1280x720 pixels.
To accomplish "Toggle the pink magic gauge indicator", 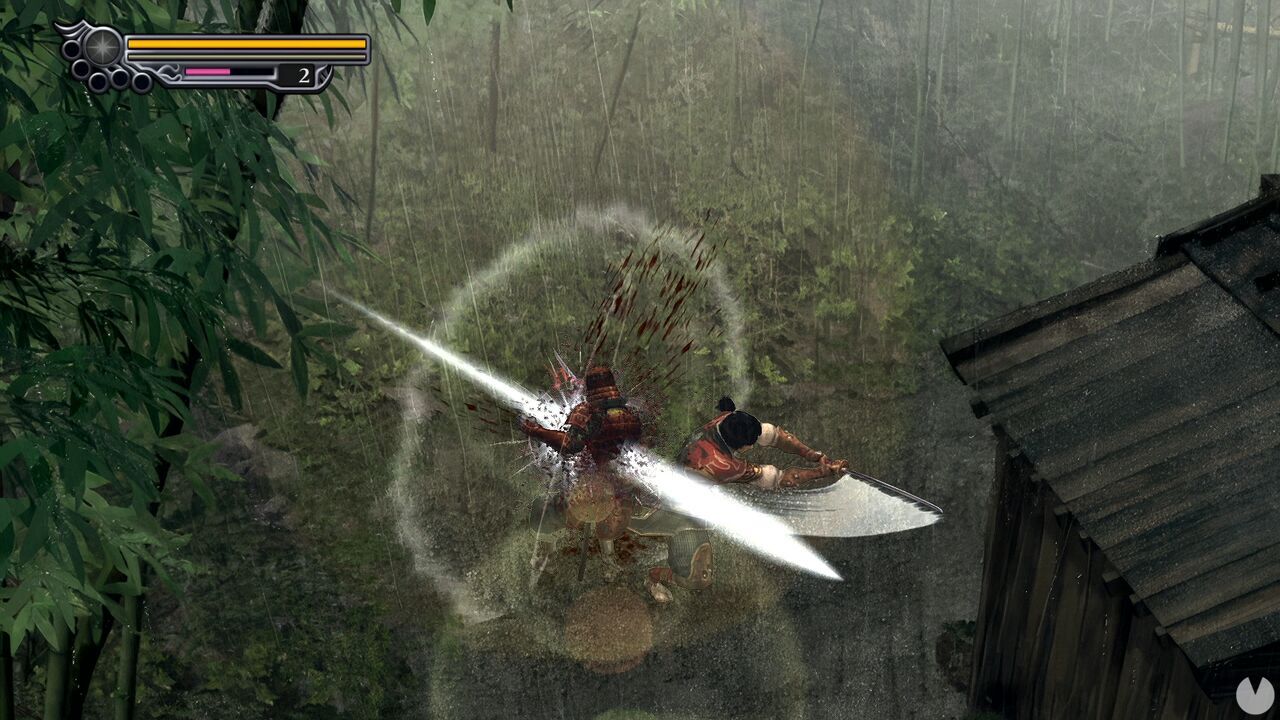I will click(207, 71).
